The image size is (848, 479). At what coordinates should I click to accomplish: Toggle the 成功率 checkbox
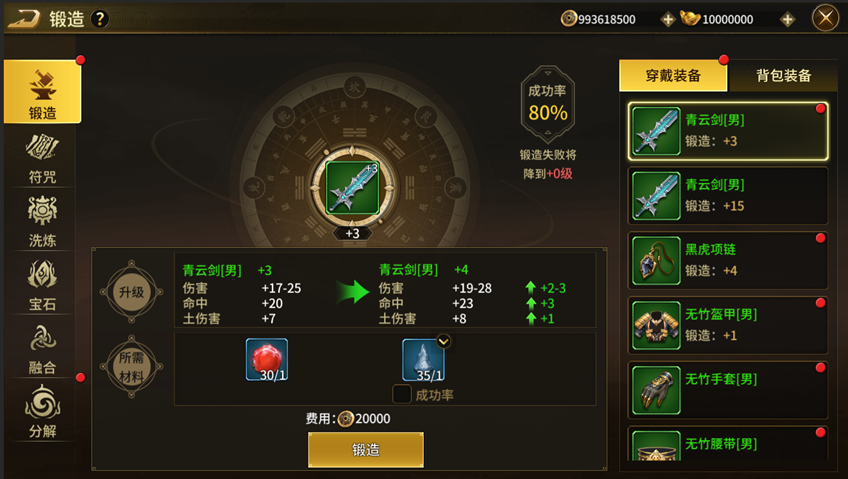[401, 395]
